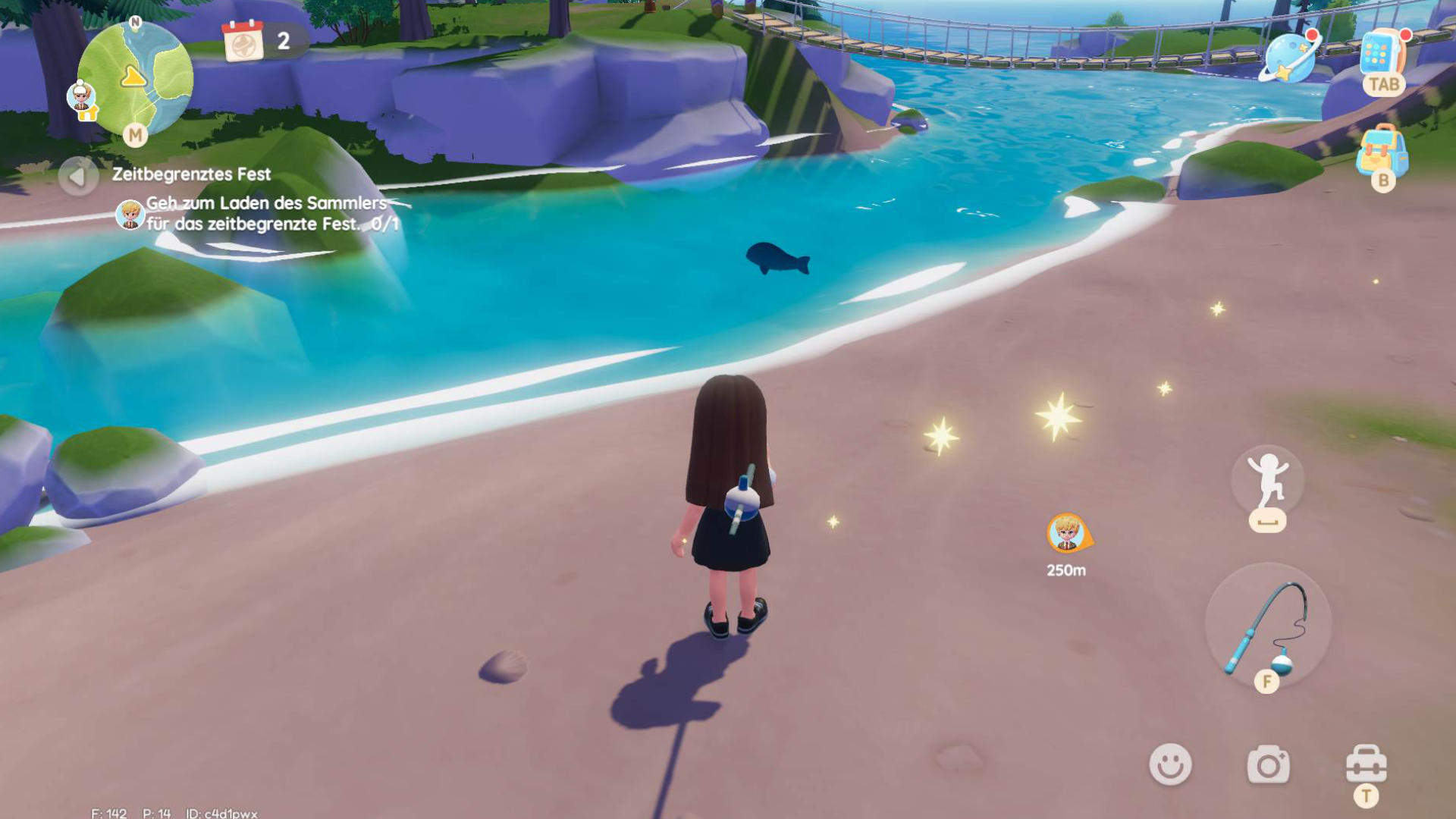Select the Zeitbegrenztes Fest quest objective
Screen dimensions: 1456x819
tap(265, 213)
